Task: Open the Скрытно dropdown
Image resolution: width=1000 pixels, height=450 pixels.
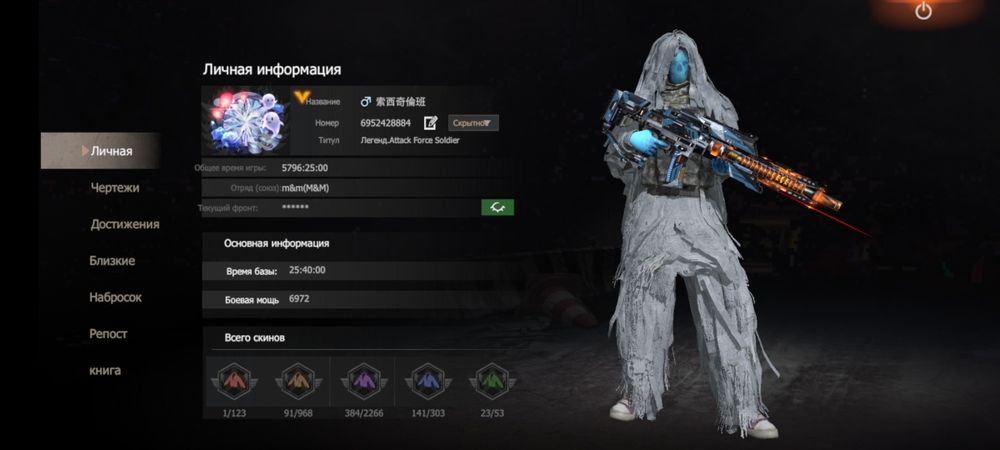Action: [x=472, y=123]
